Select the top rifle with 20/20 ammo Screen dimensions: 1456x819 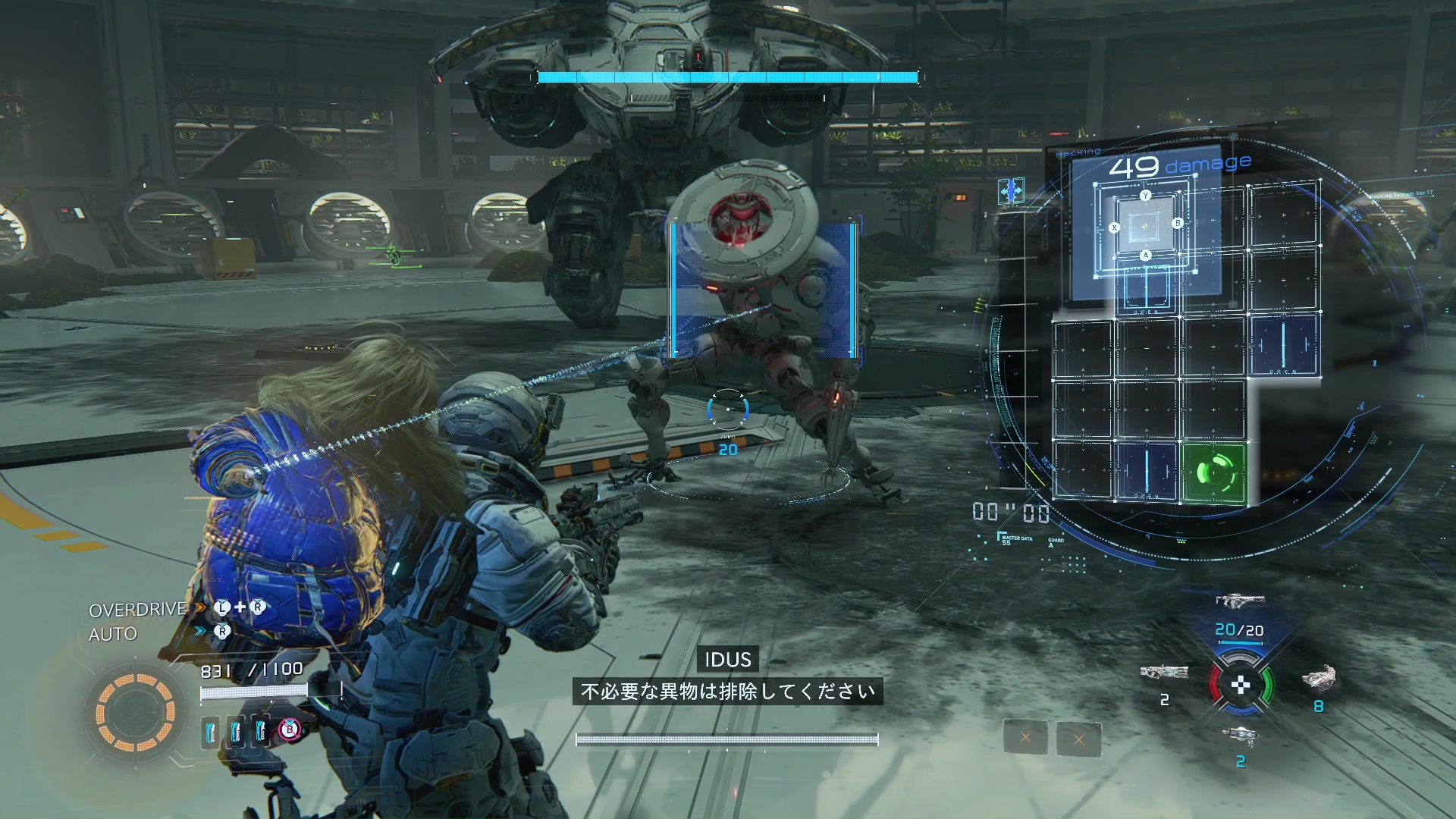[x=1240, y=601]
